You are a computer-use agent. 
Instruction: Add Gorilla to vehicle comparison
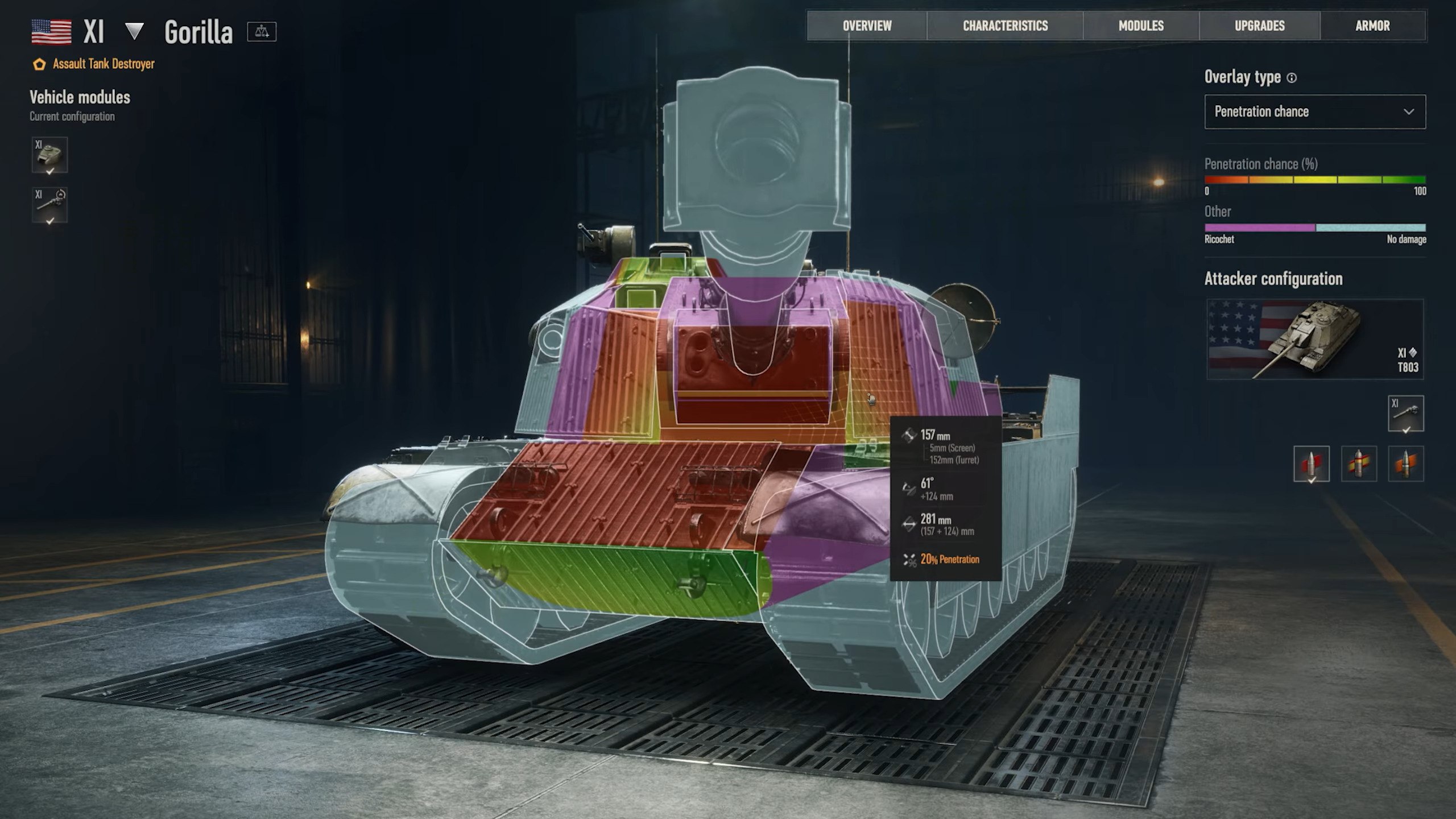point(262,32)
